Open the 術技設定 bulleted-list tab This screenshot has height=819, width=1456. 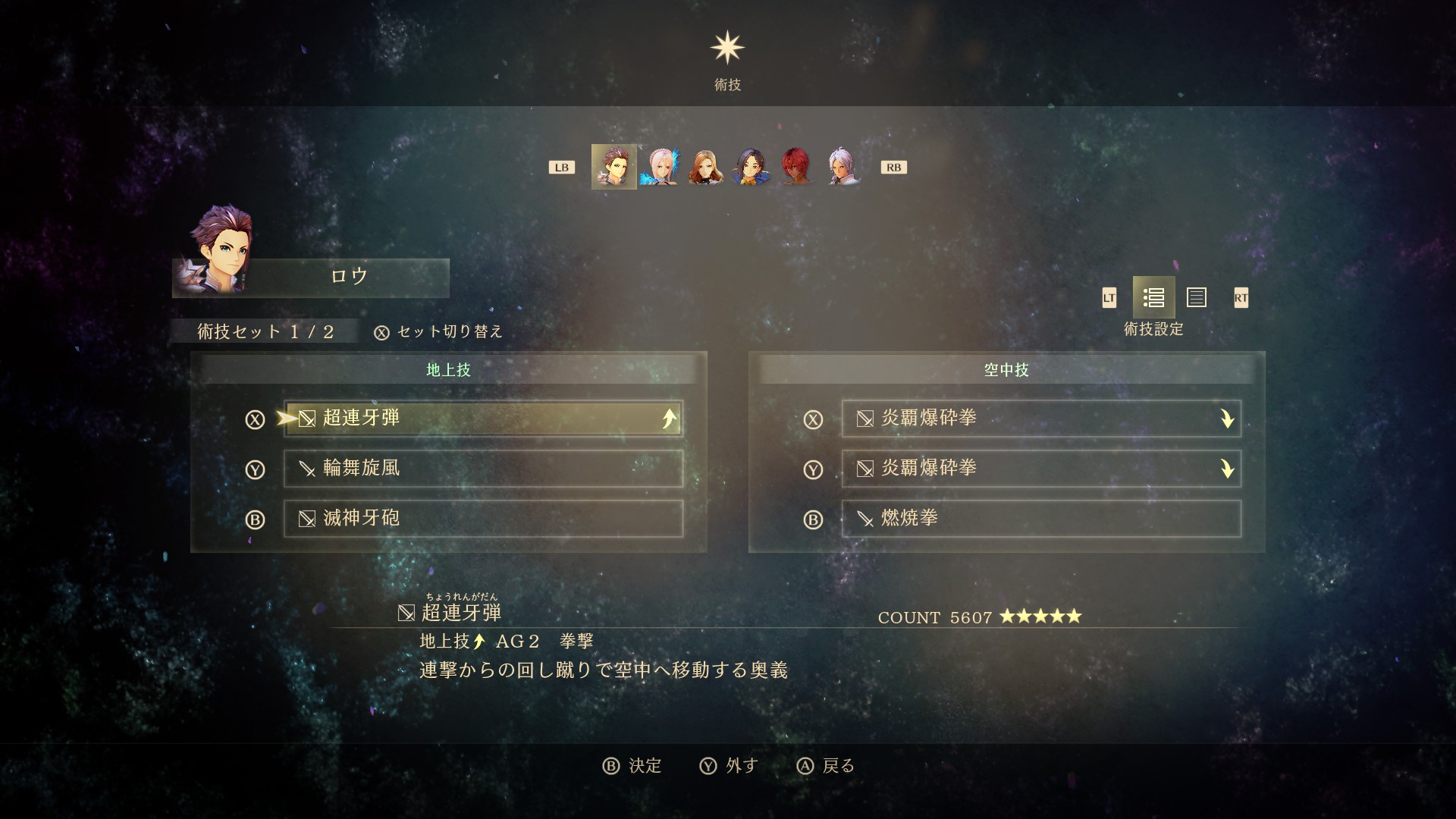(1153, 298)
